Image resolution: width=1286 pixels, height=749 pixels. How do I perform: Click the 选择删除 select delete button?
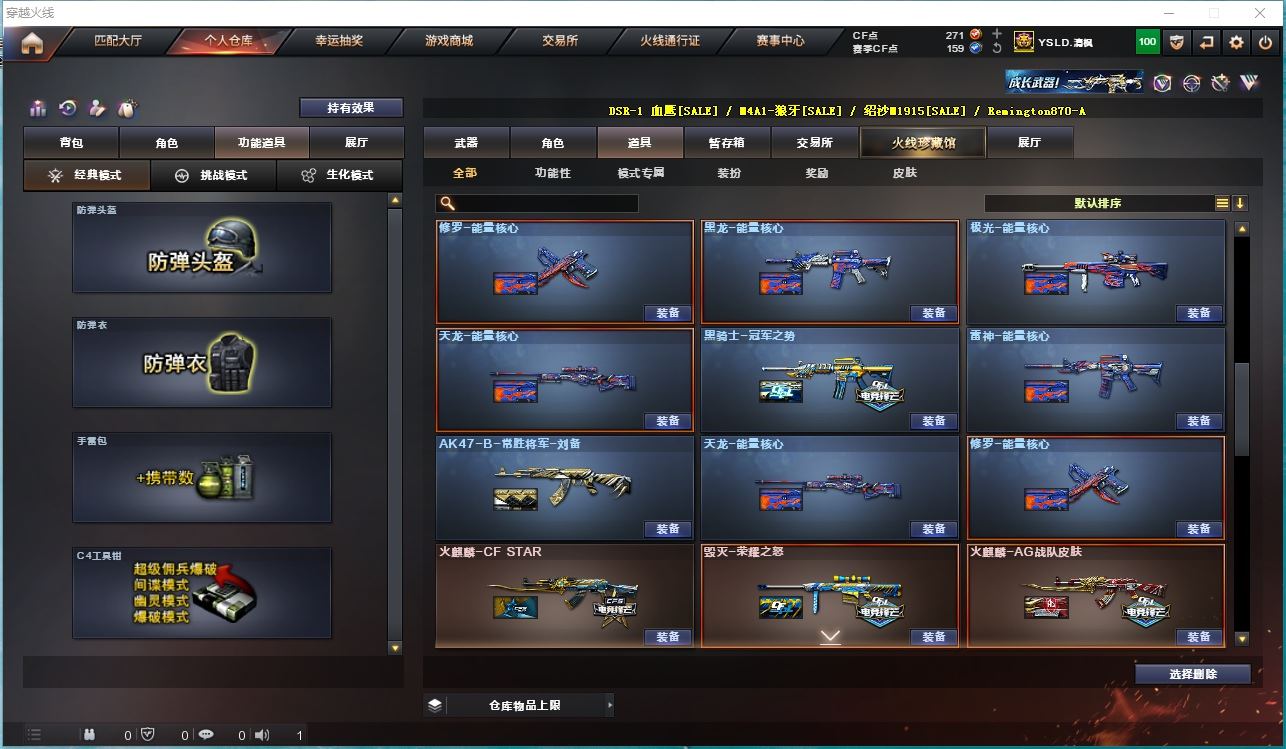[x=1193, y=674]
